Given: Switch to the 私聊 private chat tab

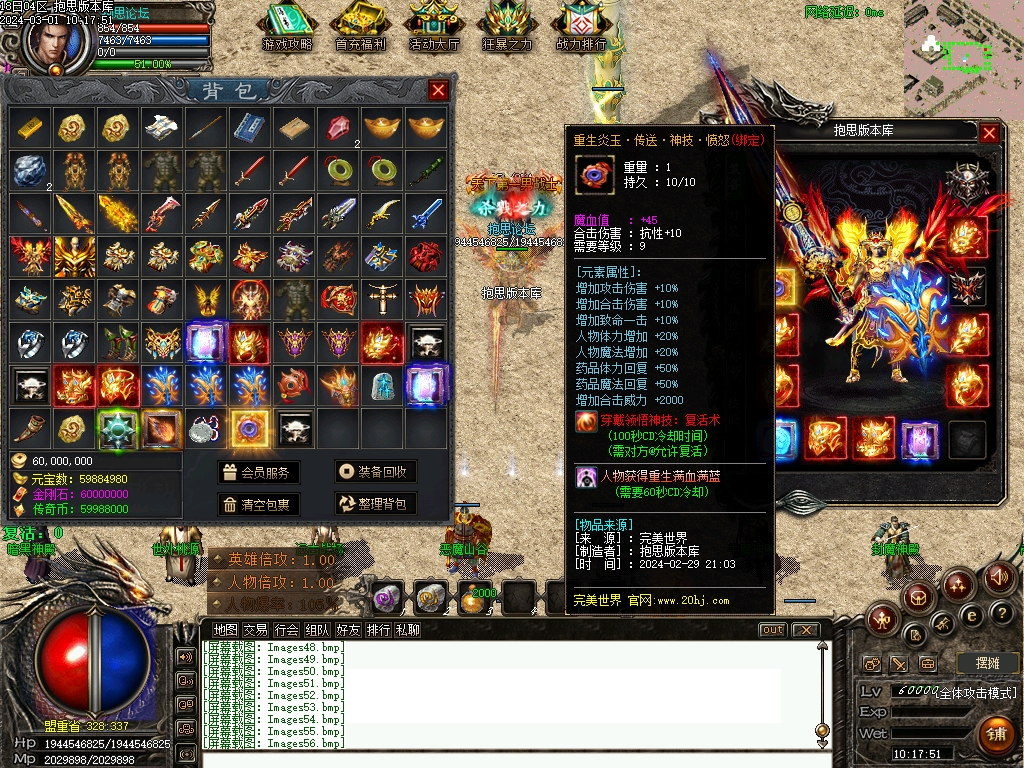Looking at the screenshot, I should pos(408,630).
